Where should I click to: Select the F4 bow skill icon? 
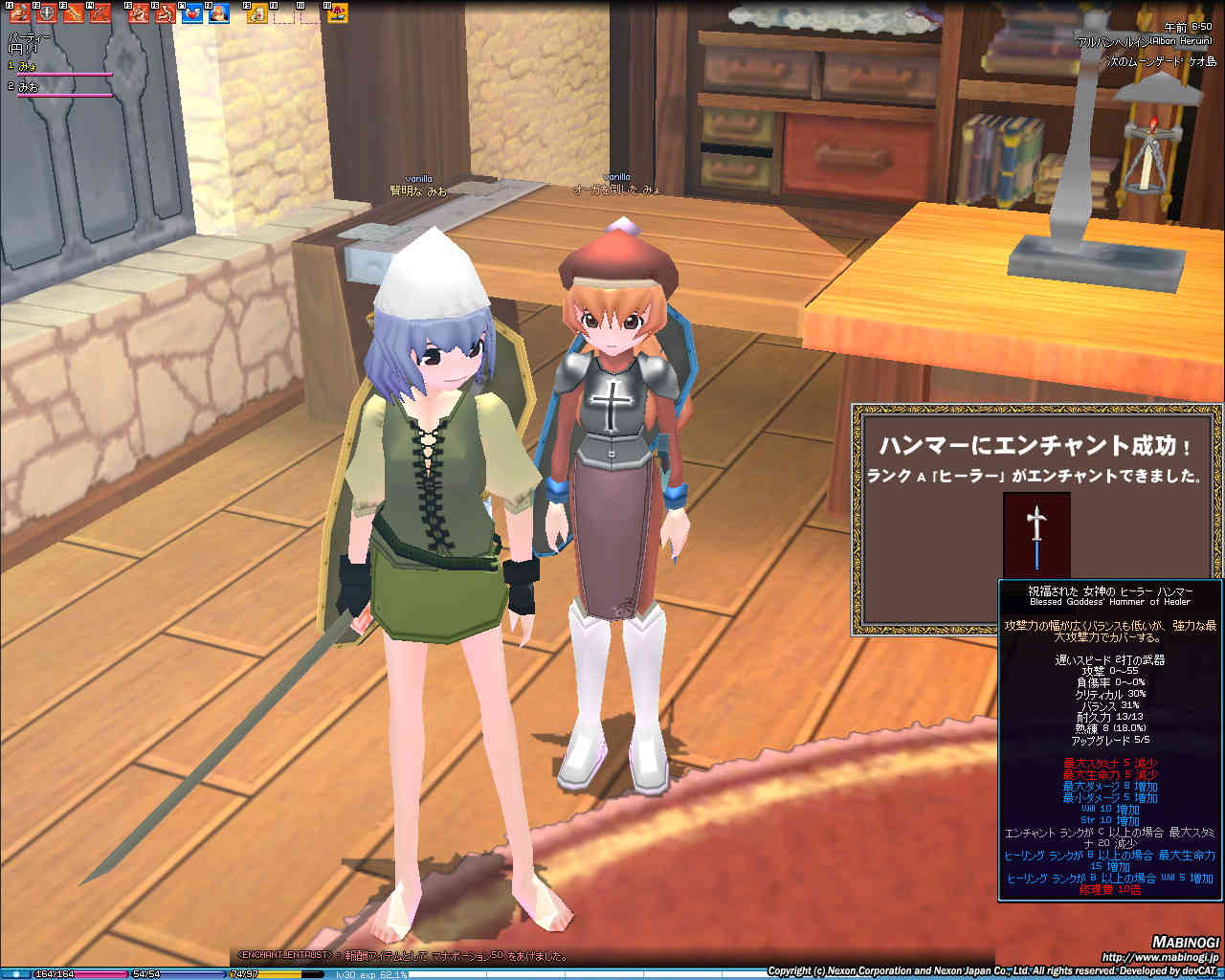[99, 13]
